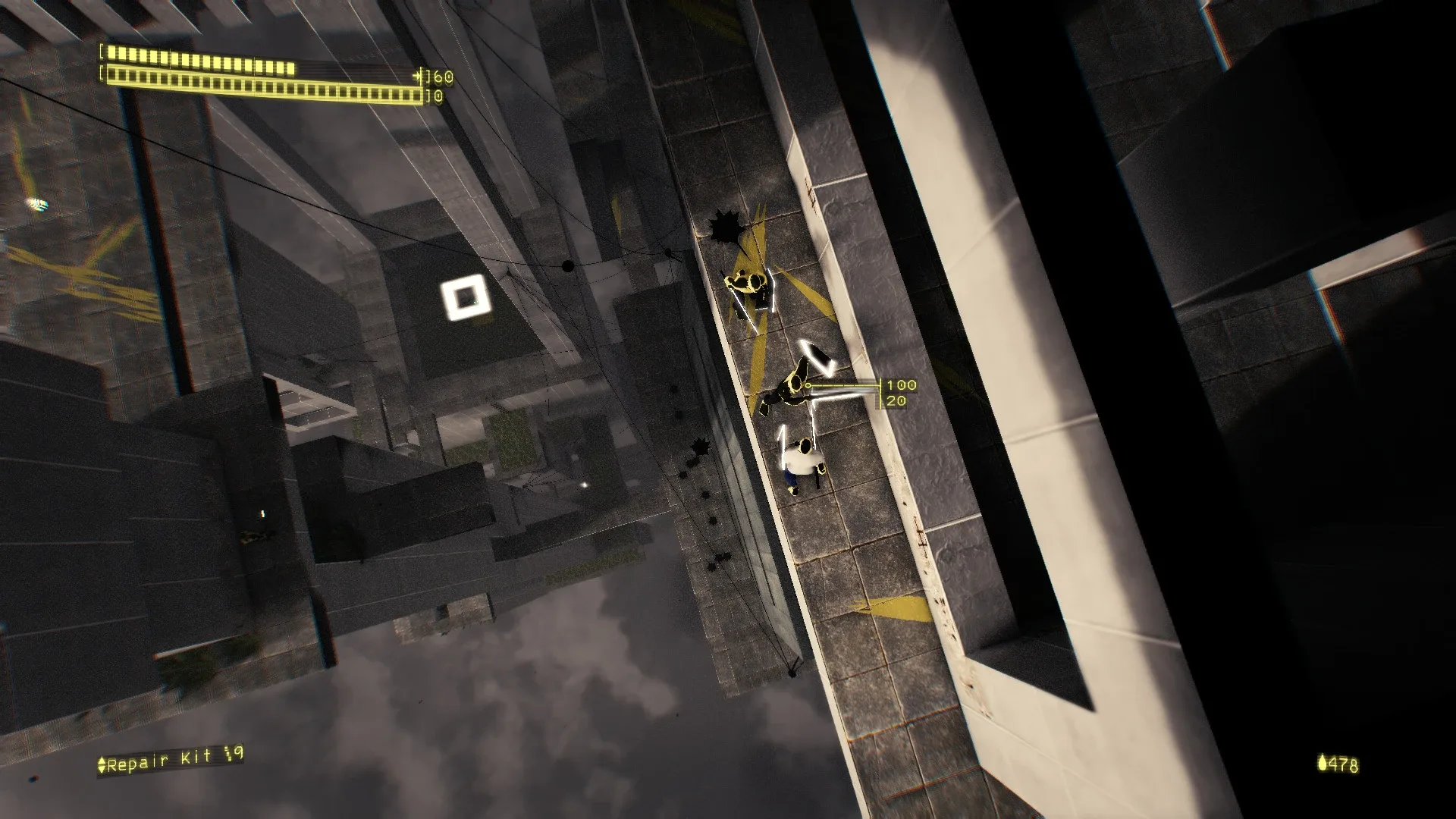Viewport: 1456px width, 819px height.
Task: Click the 9 count next to Repair Kit
Action: (x=238, y=753)
